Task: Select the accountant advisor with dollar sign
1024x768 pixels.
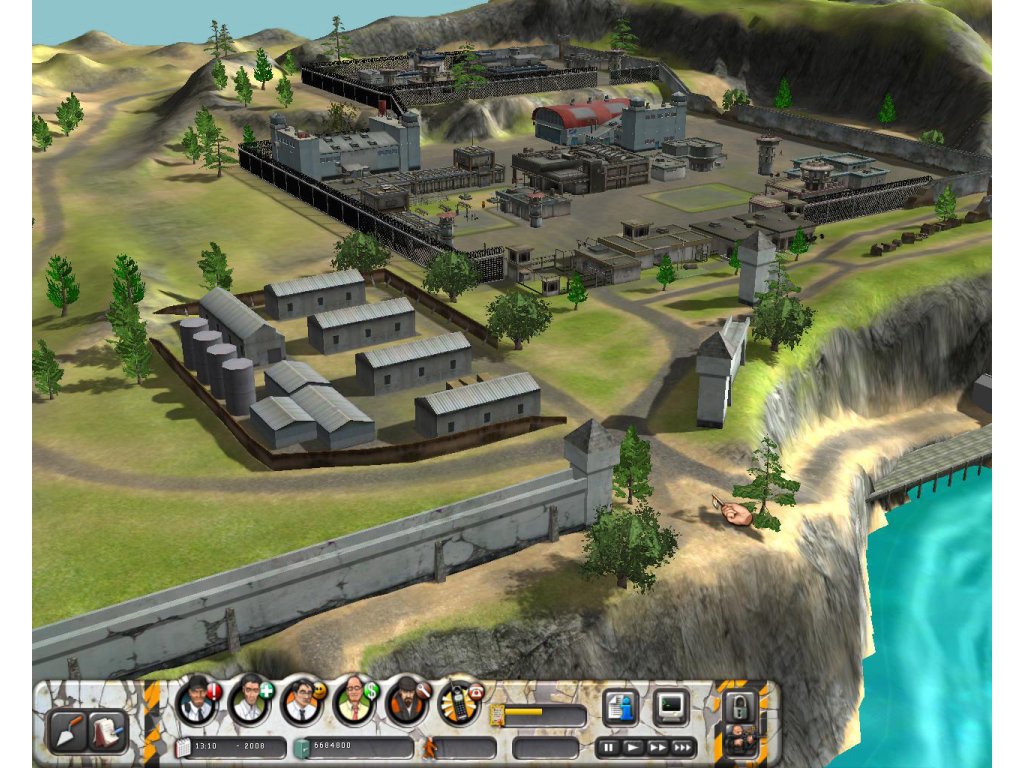Action: coord(354,701)
